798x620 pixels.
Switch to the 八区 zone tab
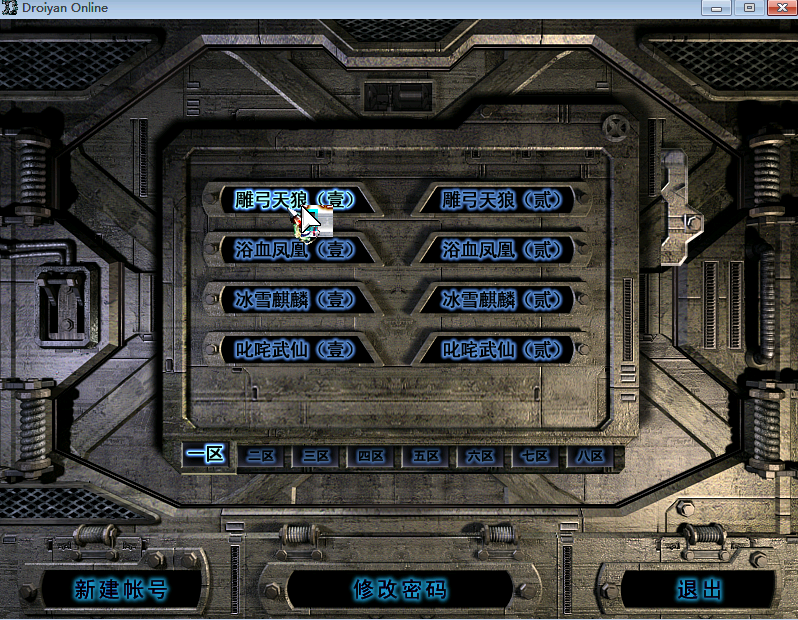590,456
